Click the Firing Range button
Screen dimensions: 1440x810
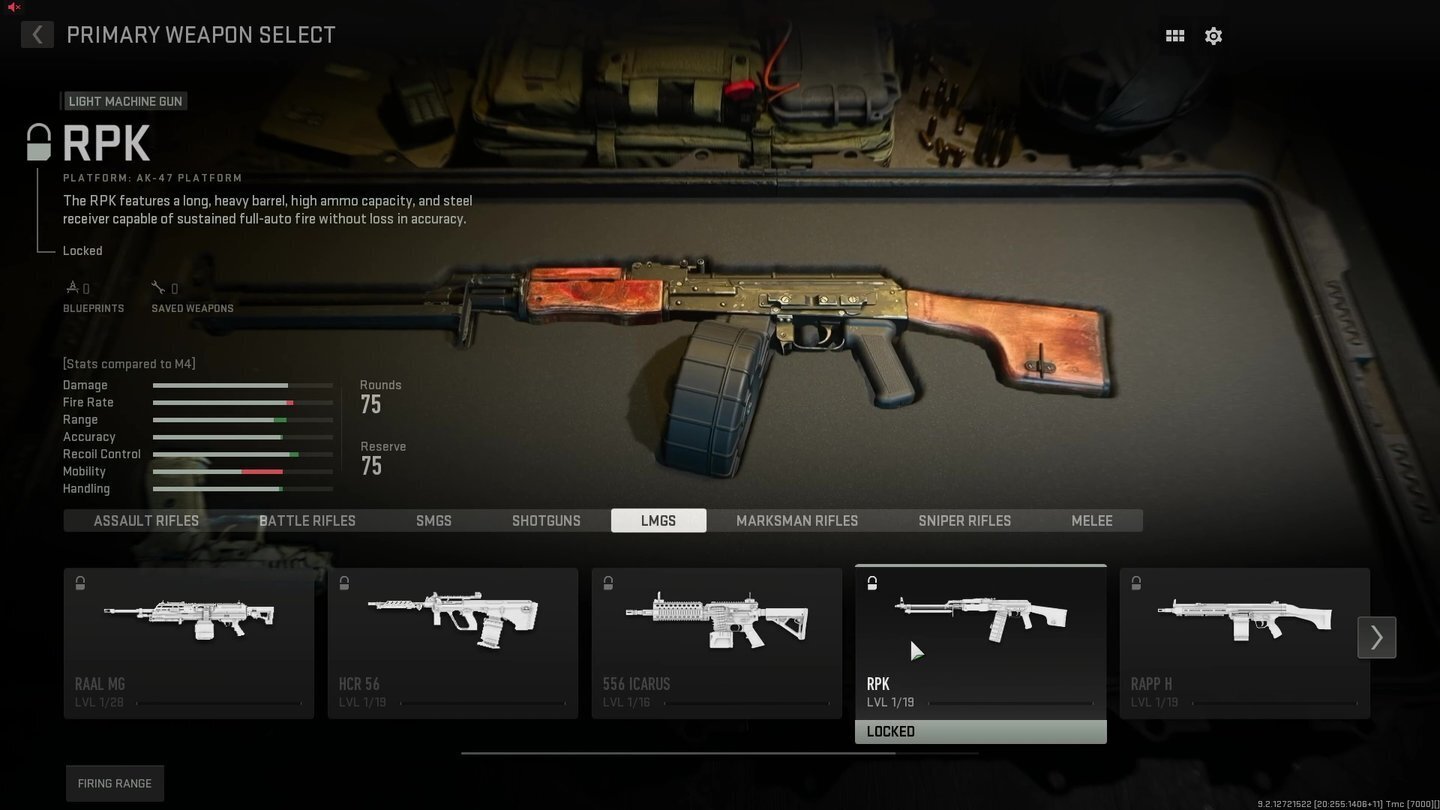(114, 783)
